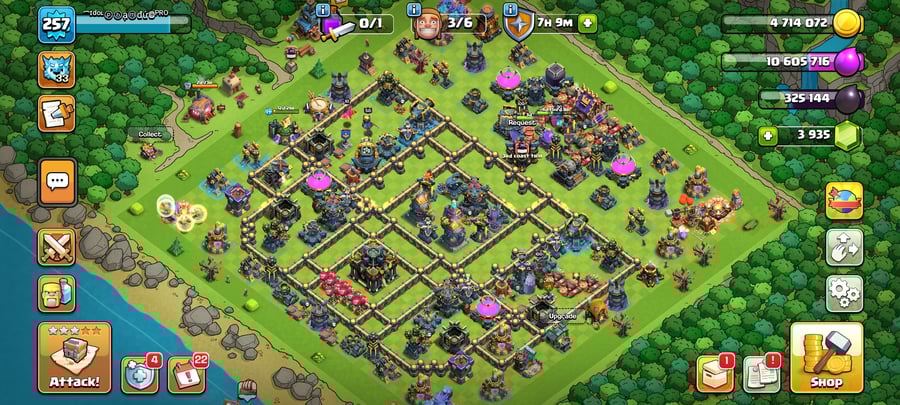Open the colorful globe button
The image size is (900, 405).
click(843, 200)
